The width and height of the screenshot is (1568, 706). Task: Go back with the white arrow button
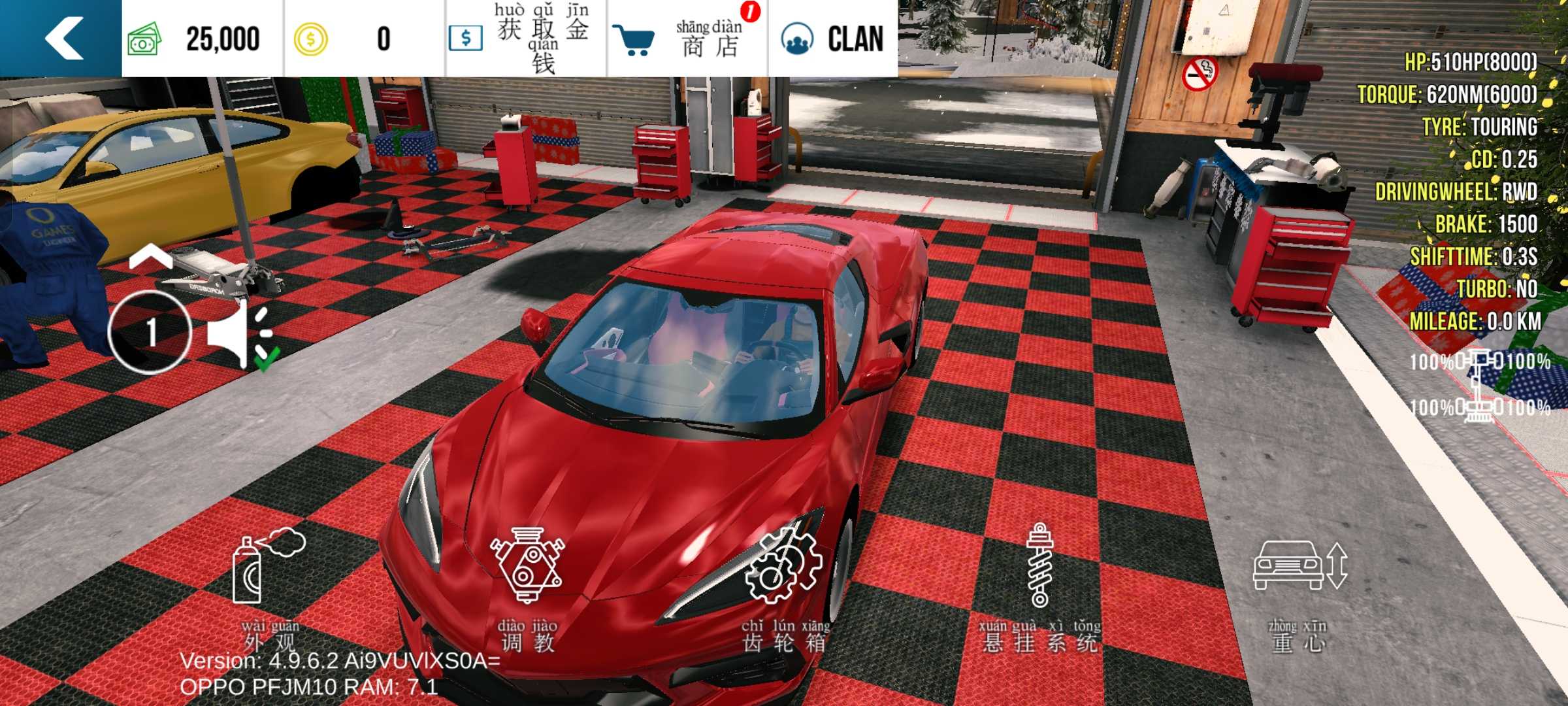pyautogui.click(x=62, y=38)
